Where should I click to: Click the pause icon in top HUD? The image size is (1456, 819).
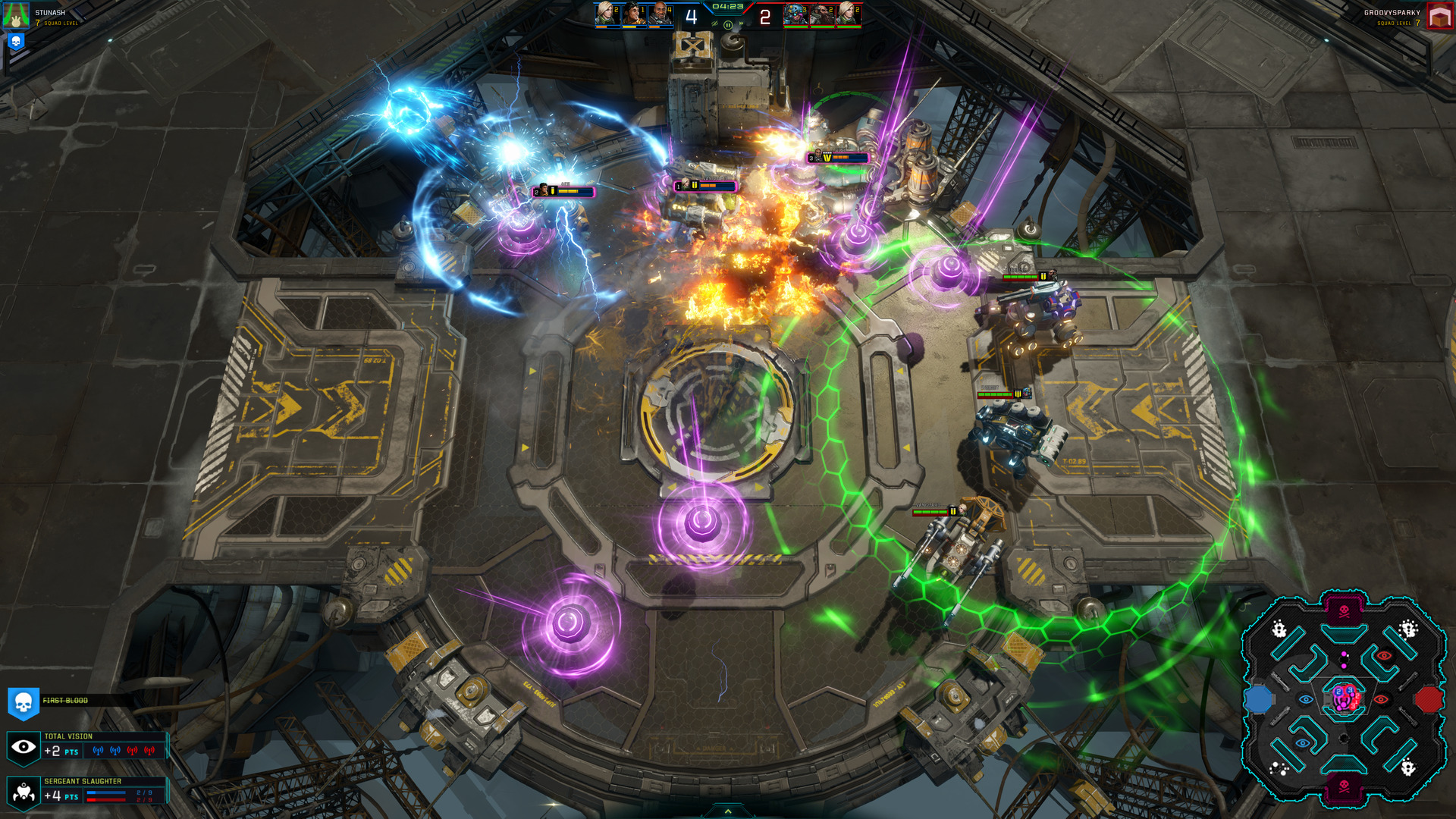[x=728, y=25]
